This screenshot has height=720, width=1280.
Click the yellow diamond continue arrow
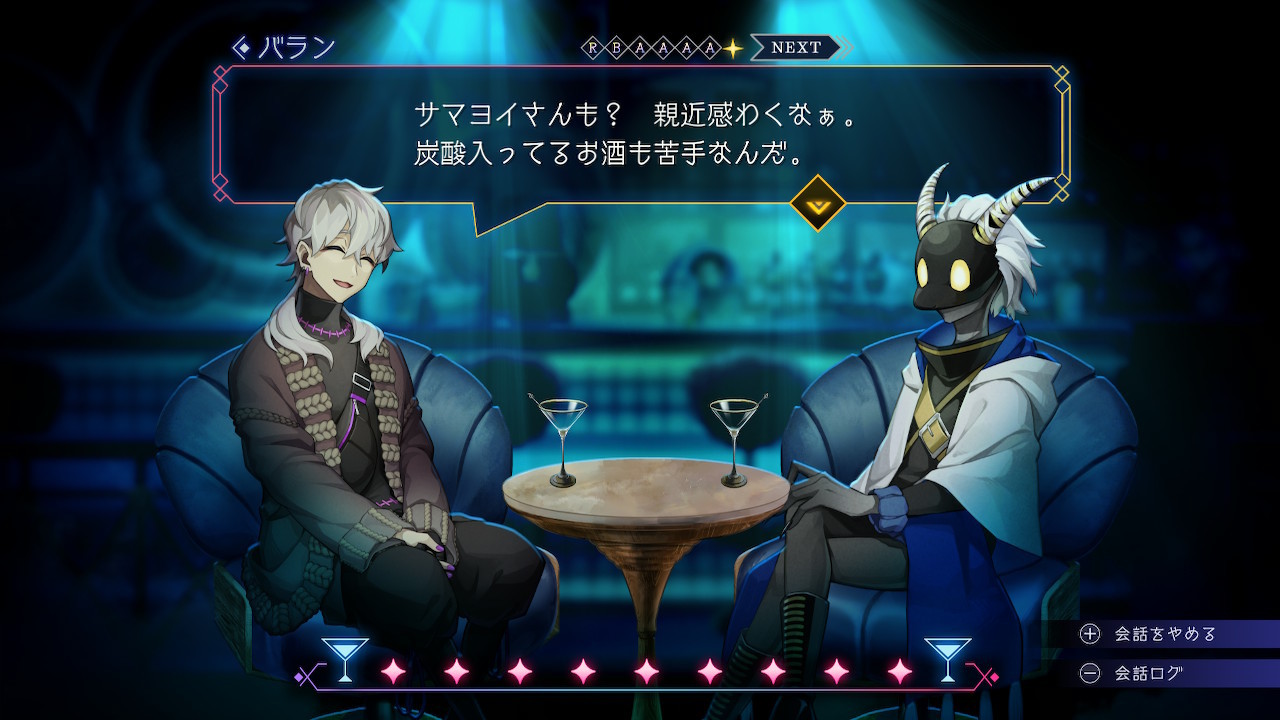[818, 203]
